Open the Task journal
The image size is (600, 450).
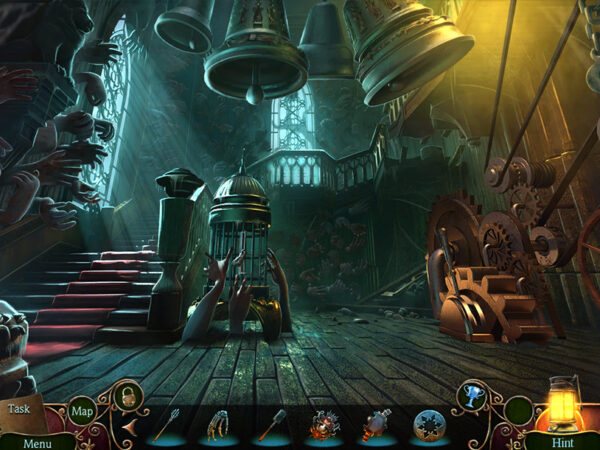[x=20, y=409]
